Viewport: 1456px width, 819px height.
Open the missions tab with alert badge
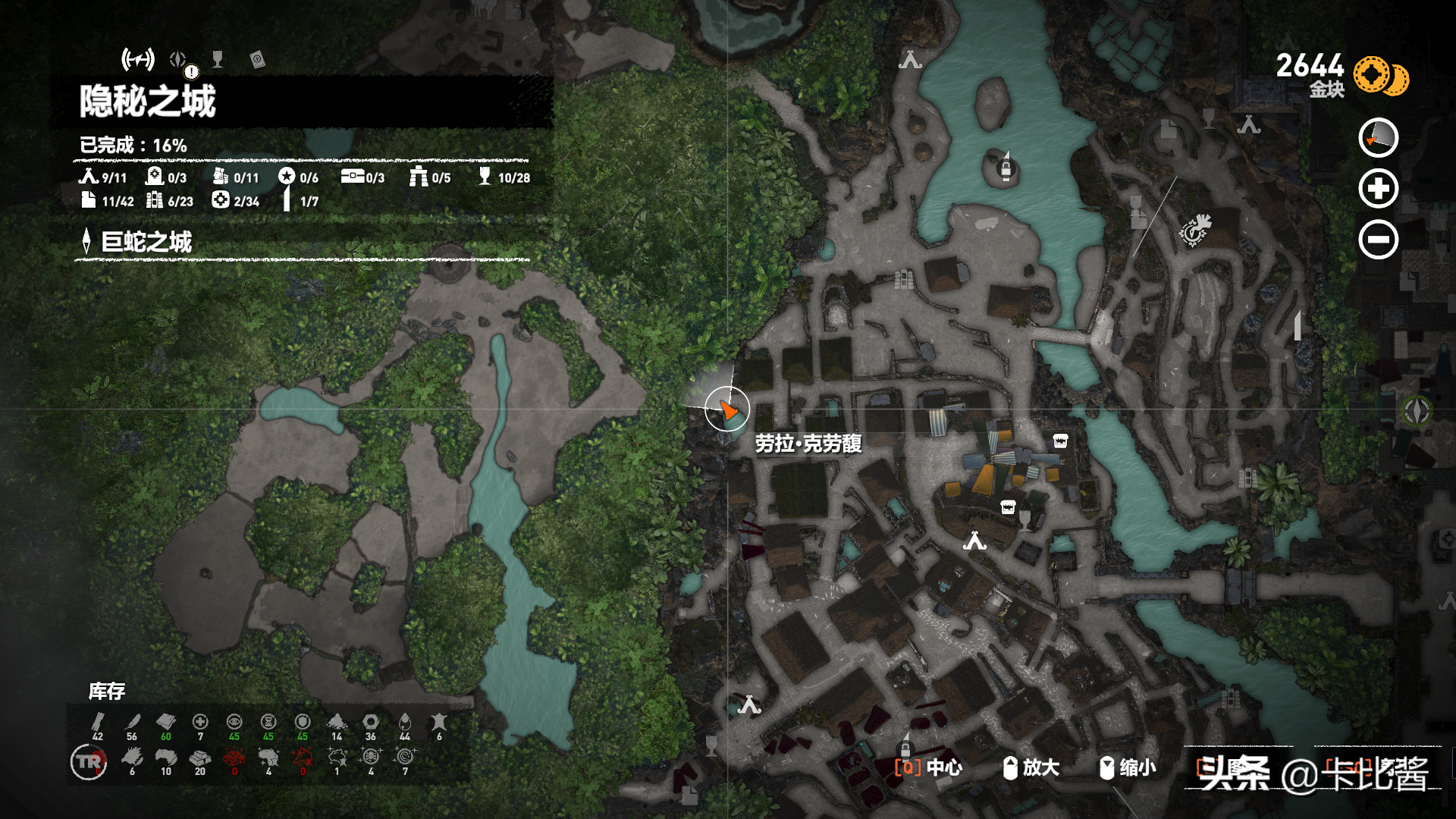click(179, 60)
